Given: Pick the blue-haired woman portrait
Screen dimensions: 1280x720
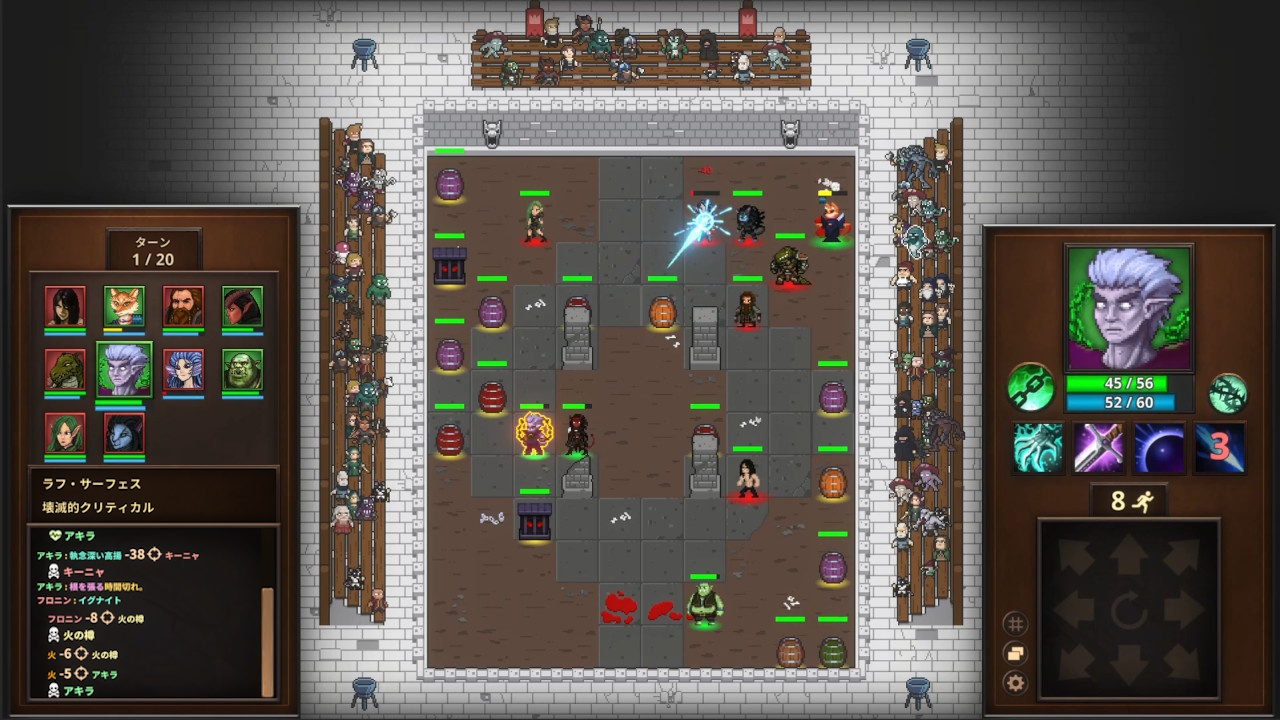Looking at the screenshot, I should [183, 369].
